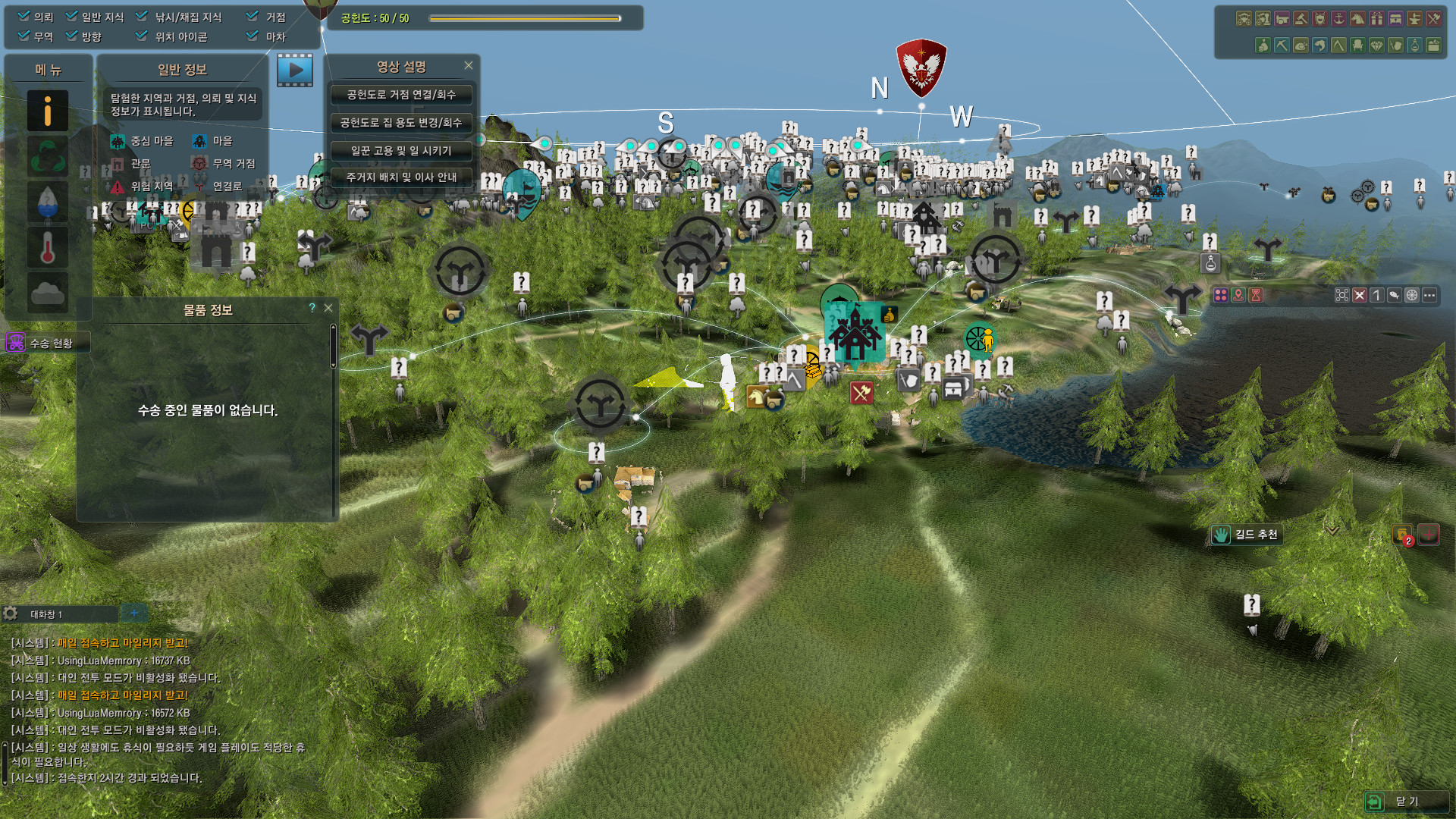Viewport: 1456px width, 819px height.
Task: Select the cloud menu icon
Action: 48,292
